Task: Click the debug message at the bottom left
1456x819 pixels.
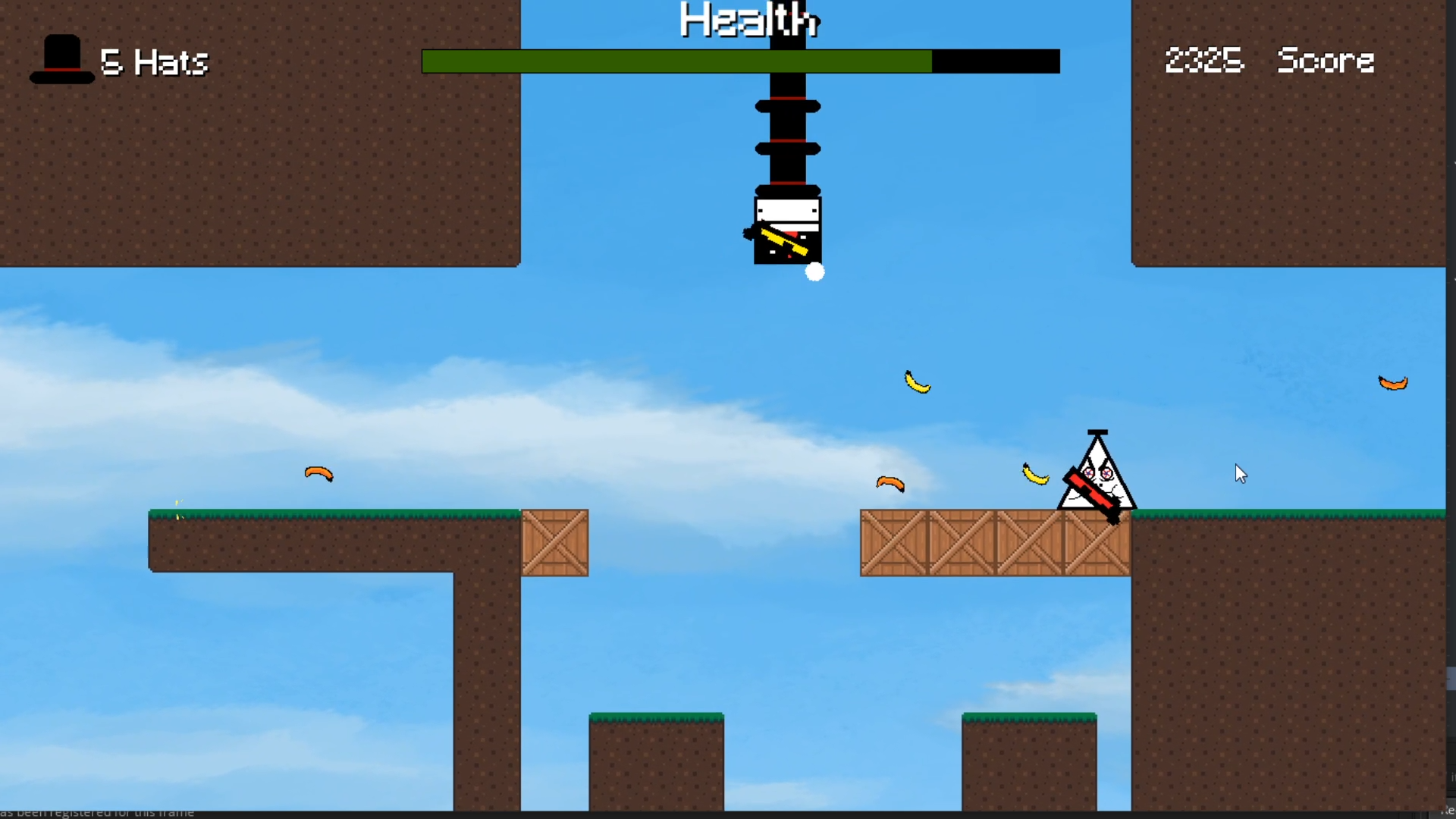Action: 97,811
